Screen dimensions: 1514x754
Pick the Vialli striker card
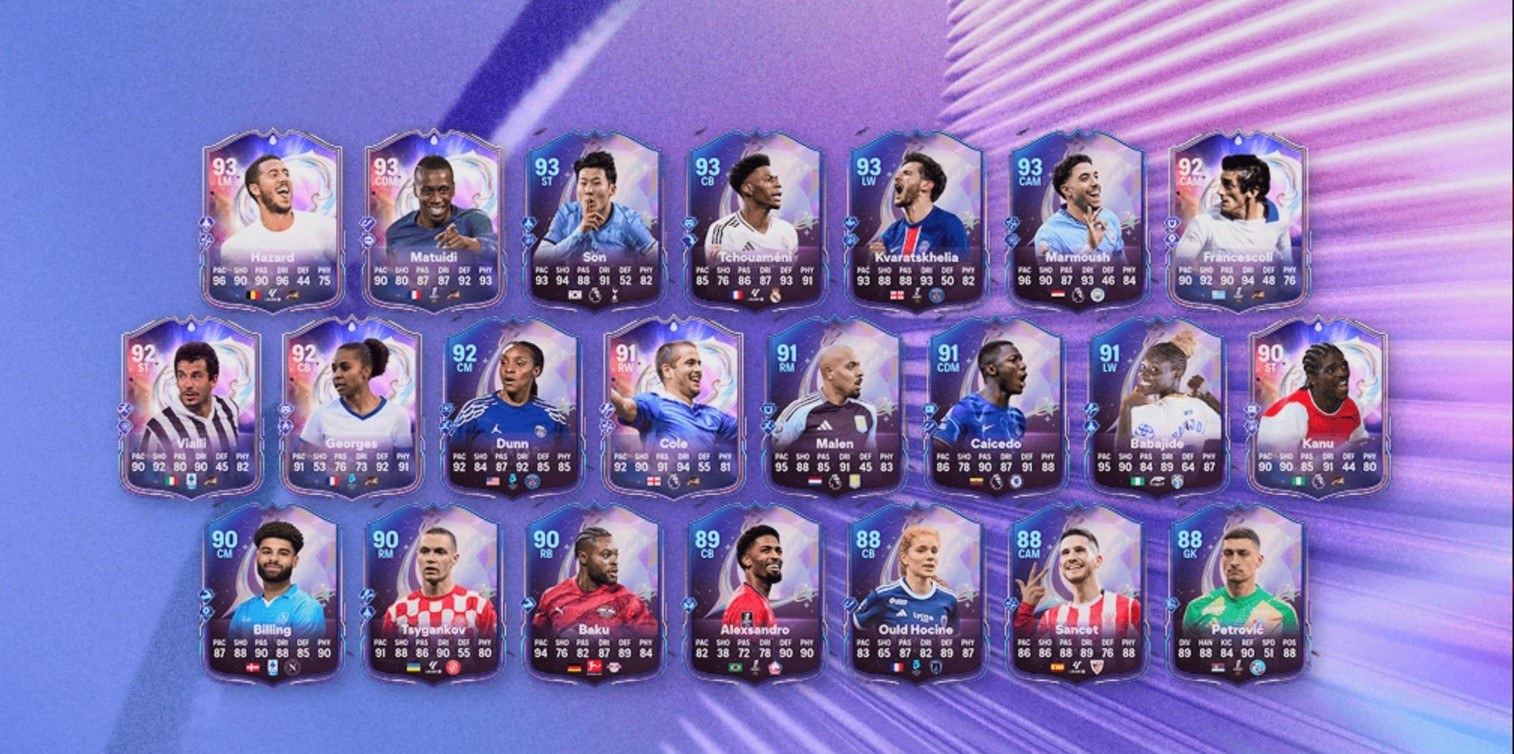pos(191,407)
